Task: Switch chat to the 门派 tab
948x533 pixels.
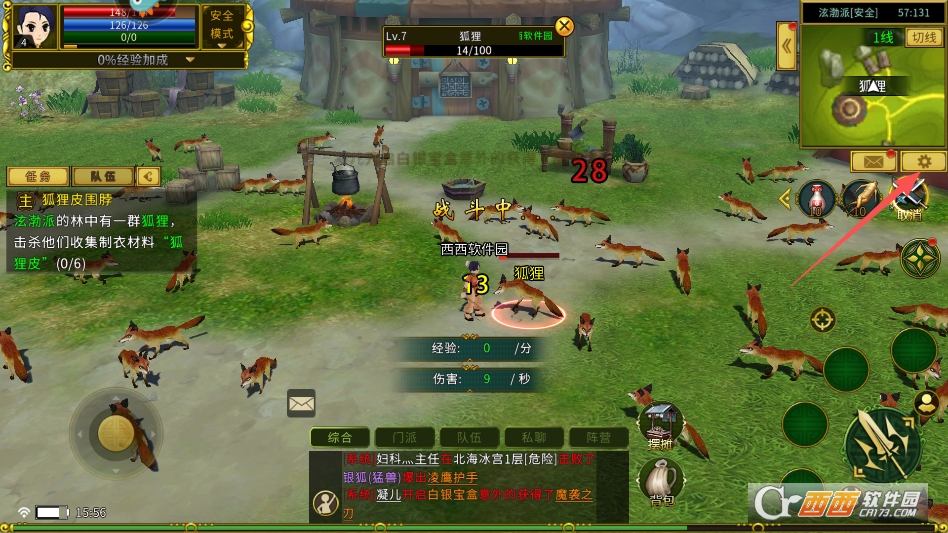Action: pyautogui.click(x=405, y=437)
